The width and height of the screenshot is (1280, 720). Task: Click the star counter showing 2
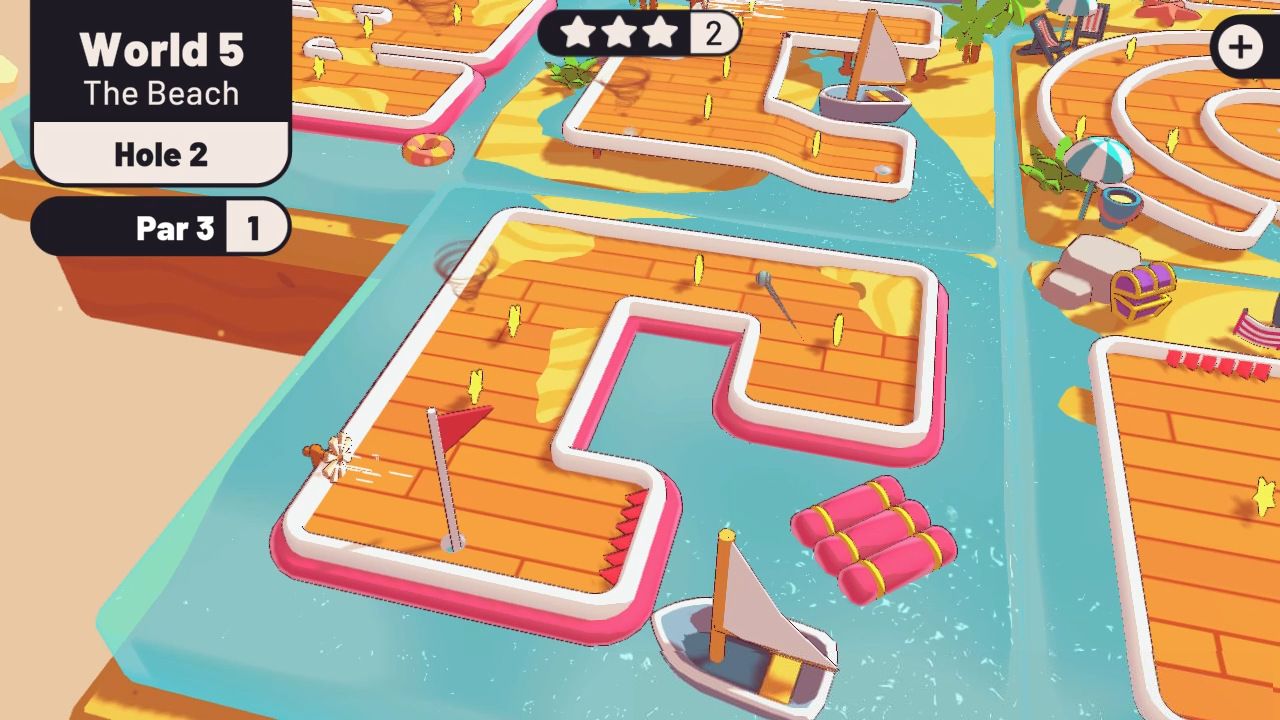711,33
